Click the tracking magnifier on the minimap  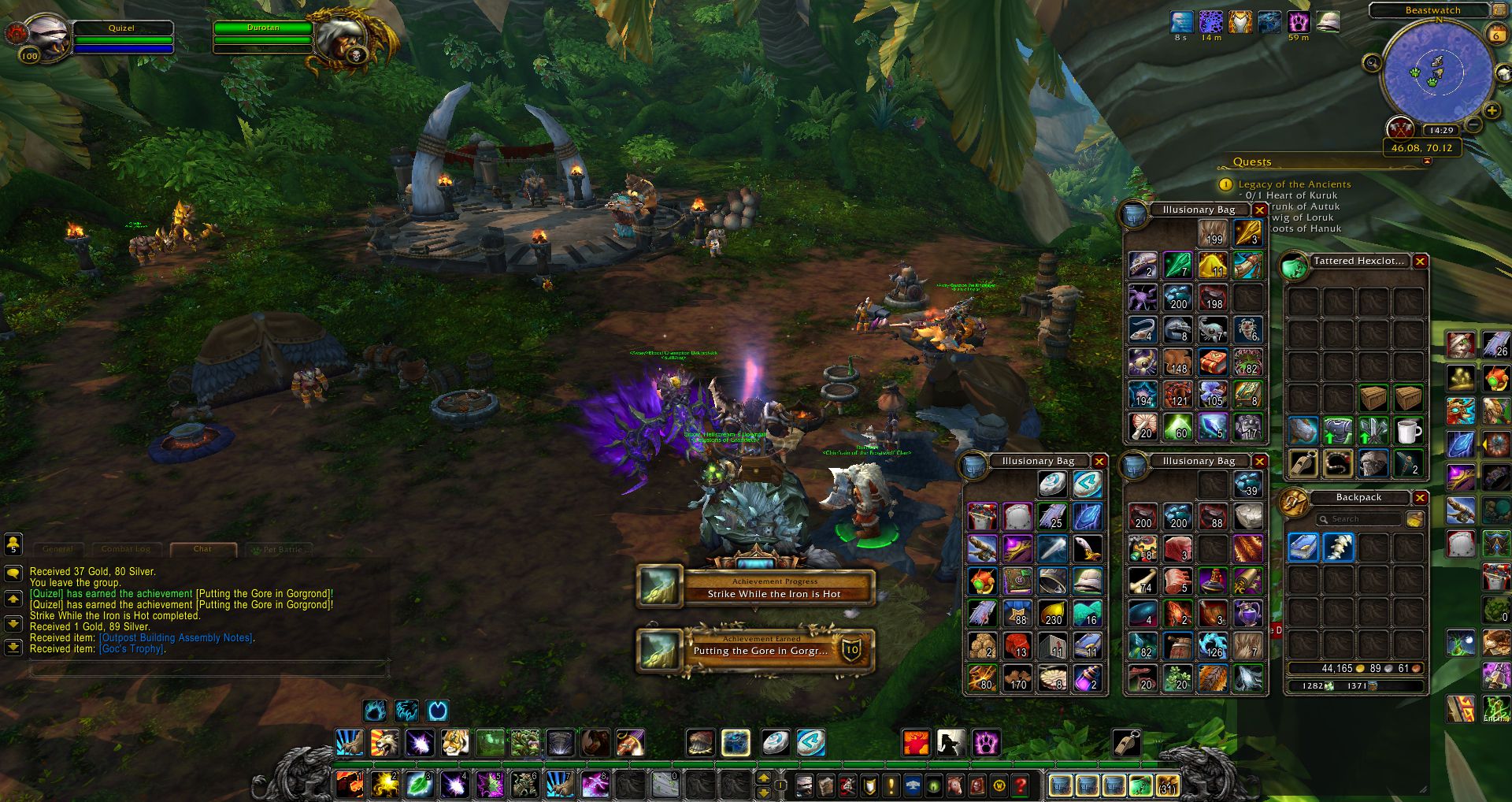click(x=1372, y=63)
